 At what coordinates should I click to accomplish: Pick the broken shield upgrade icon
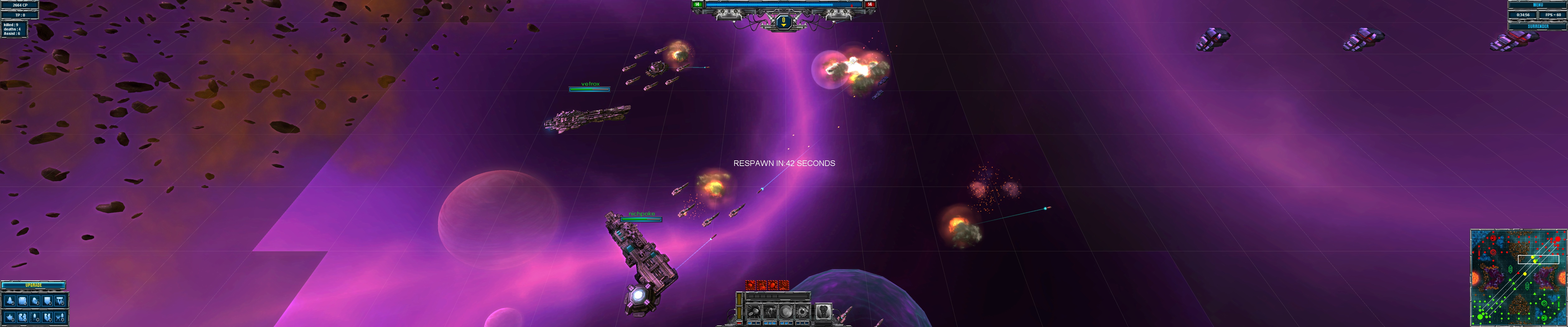[x=48, y=317]
